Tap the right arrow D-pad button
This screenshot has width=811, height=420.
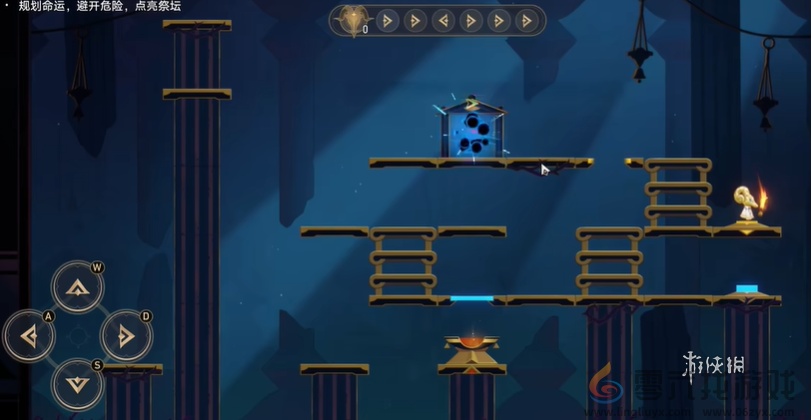[x=126, y=336]
